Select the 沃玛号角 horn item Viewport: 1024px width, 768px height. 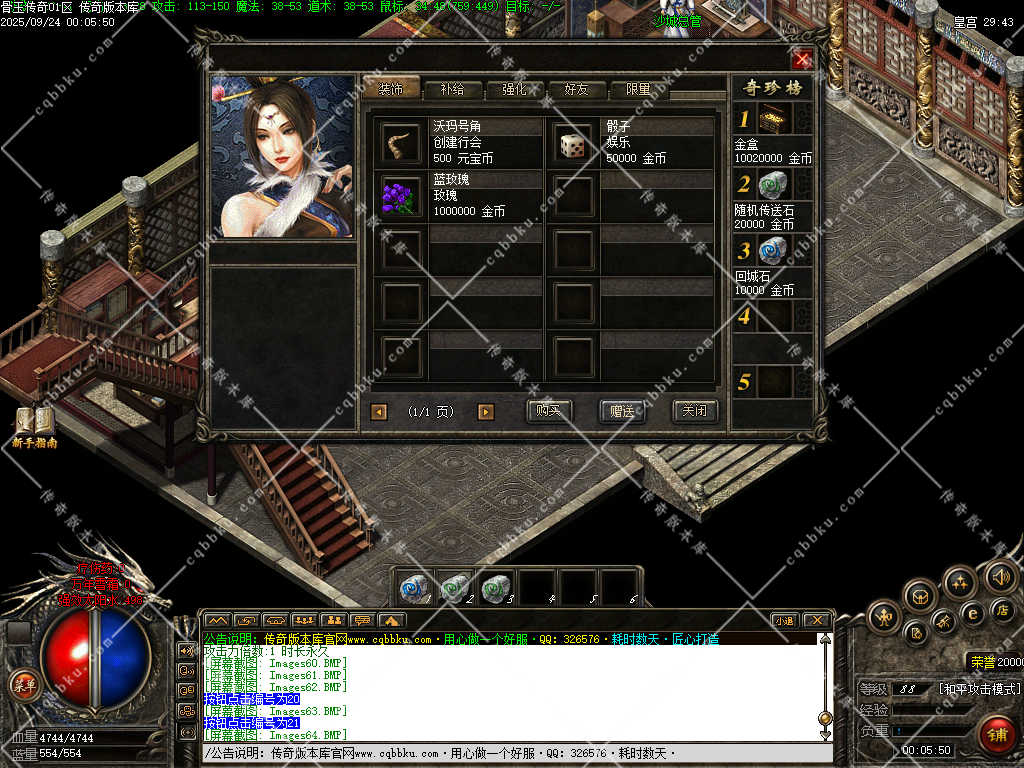[401, 144]
